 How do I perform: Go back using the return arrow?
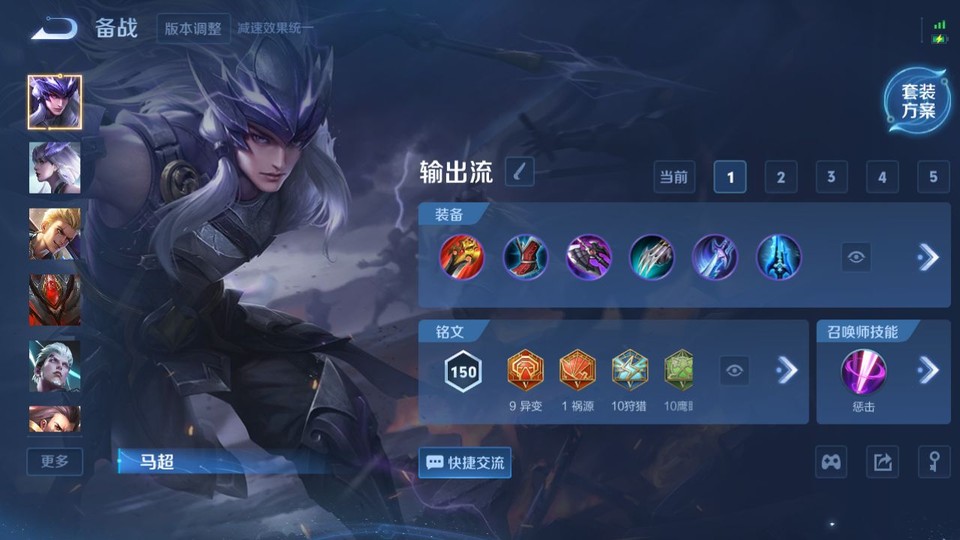coord(54,28)
